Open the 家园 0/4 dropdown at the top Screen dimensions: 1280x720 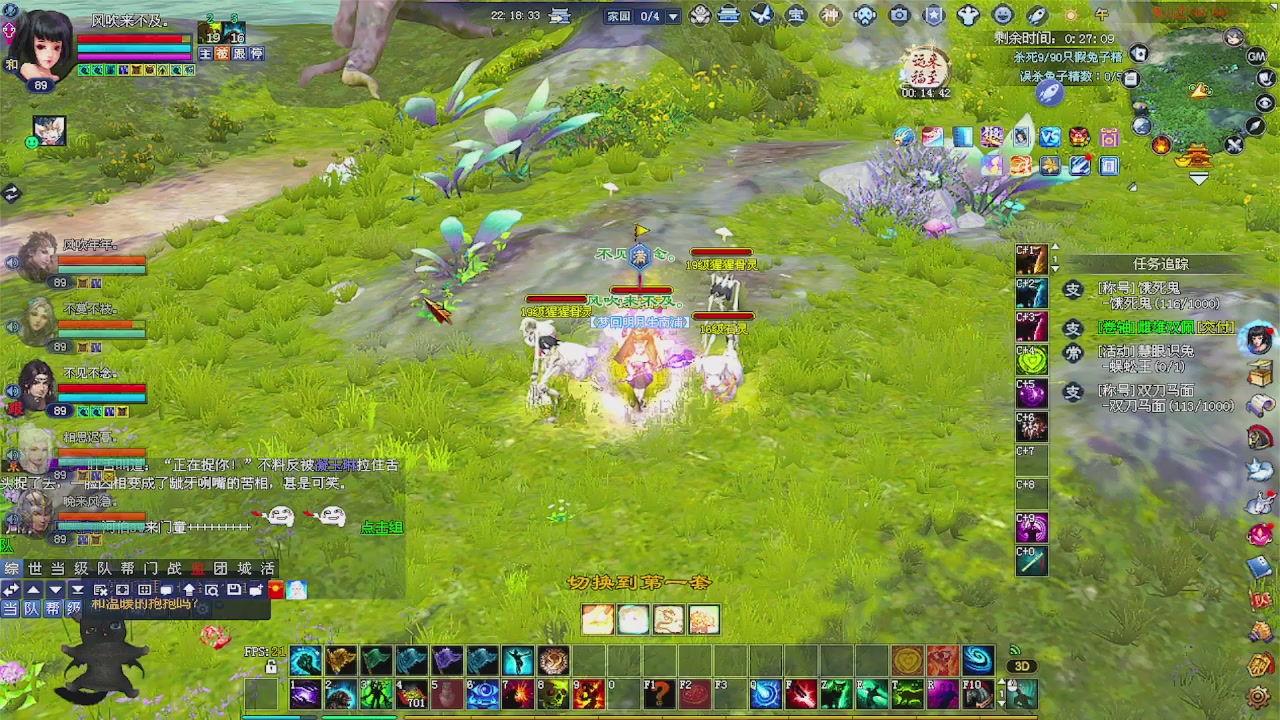pos(673,15)
